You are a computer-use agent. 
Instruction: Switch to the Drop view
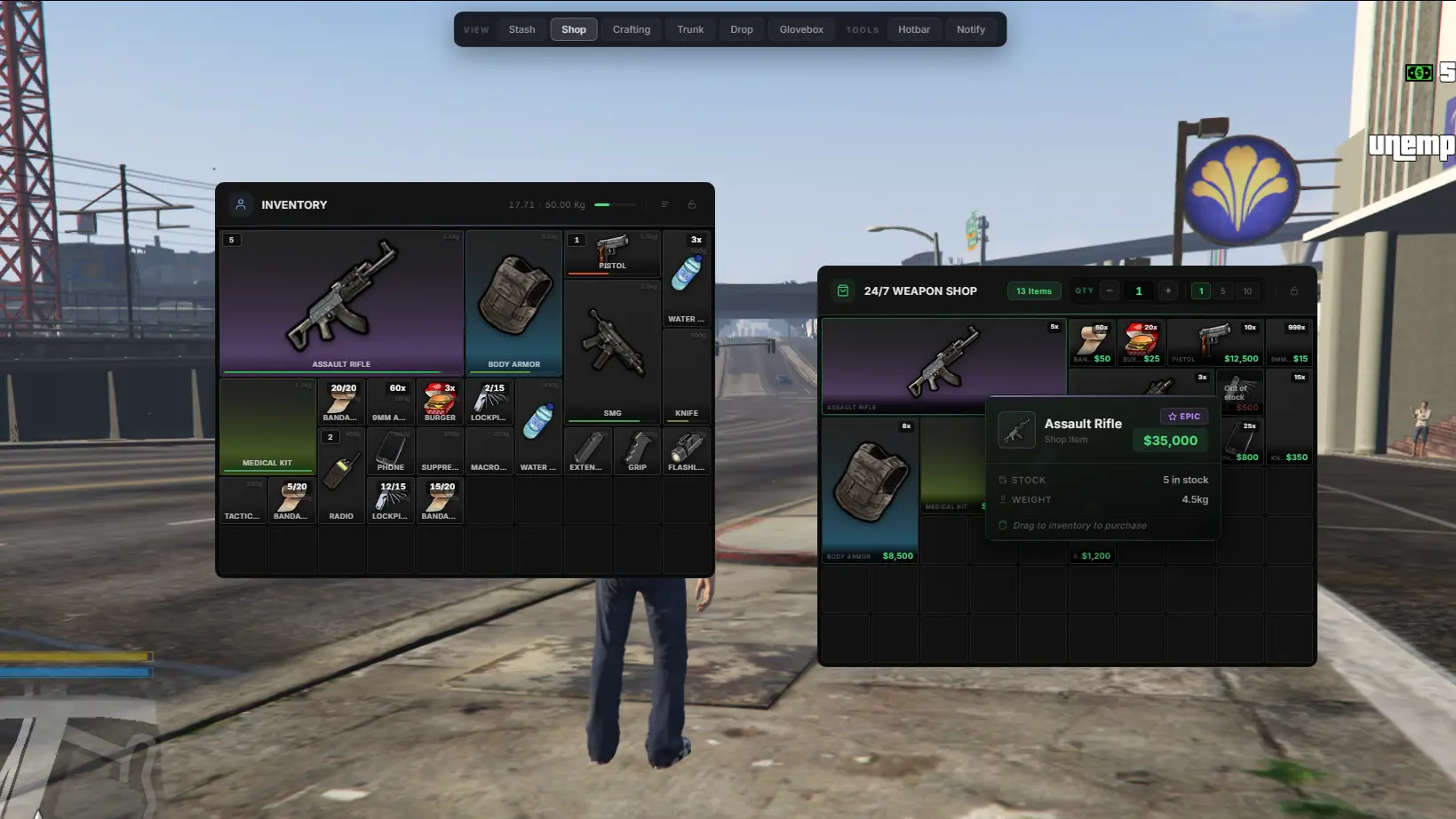[742, 29]
